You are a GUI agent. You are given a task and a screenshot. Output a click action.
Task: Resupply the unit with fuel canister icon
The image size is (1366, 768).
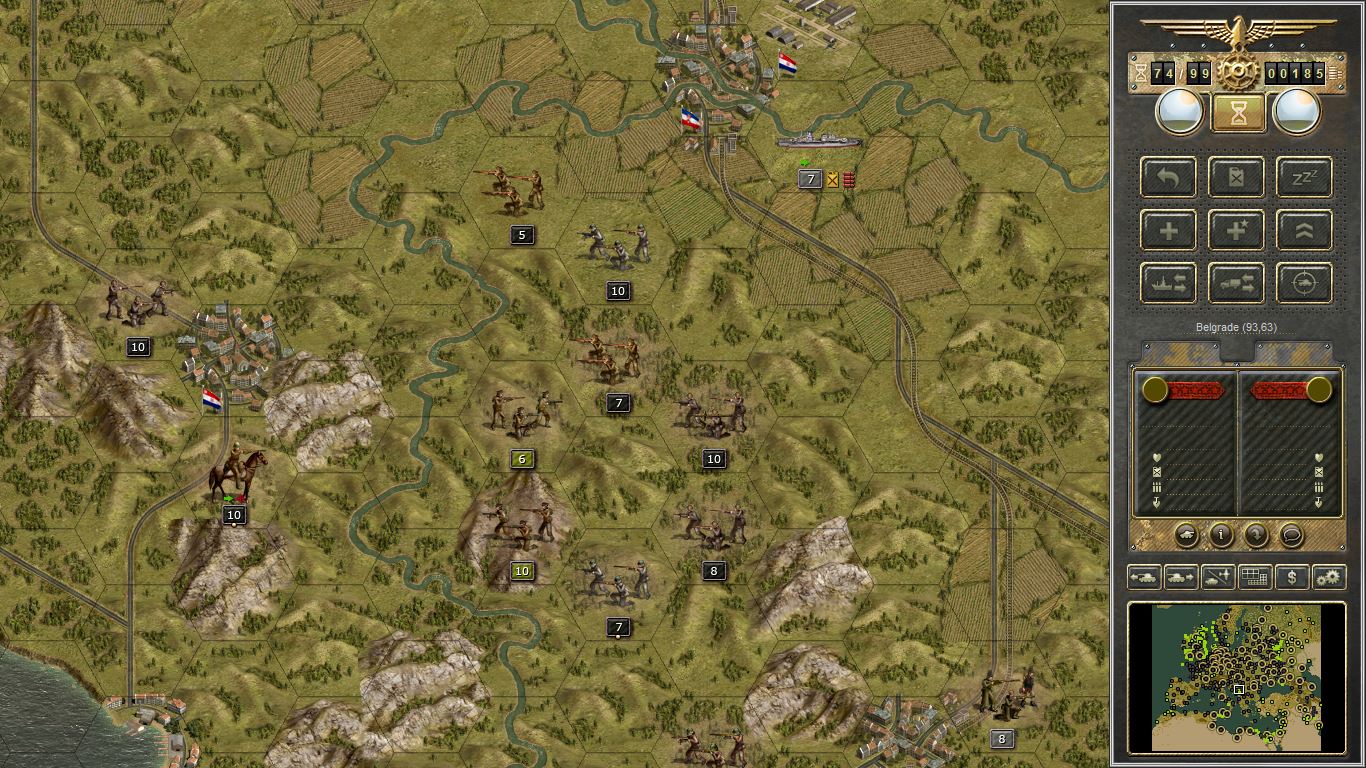[x=1236, y=178]
